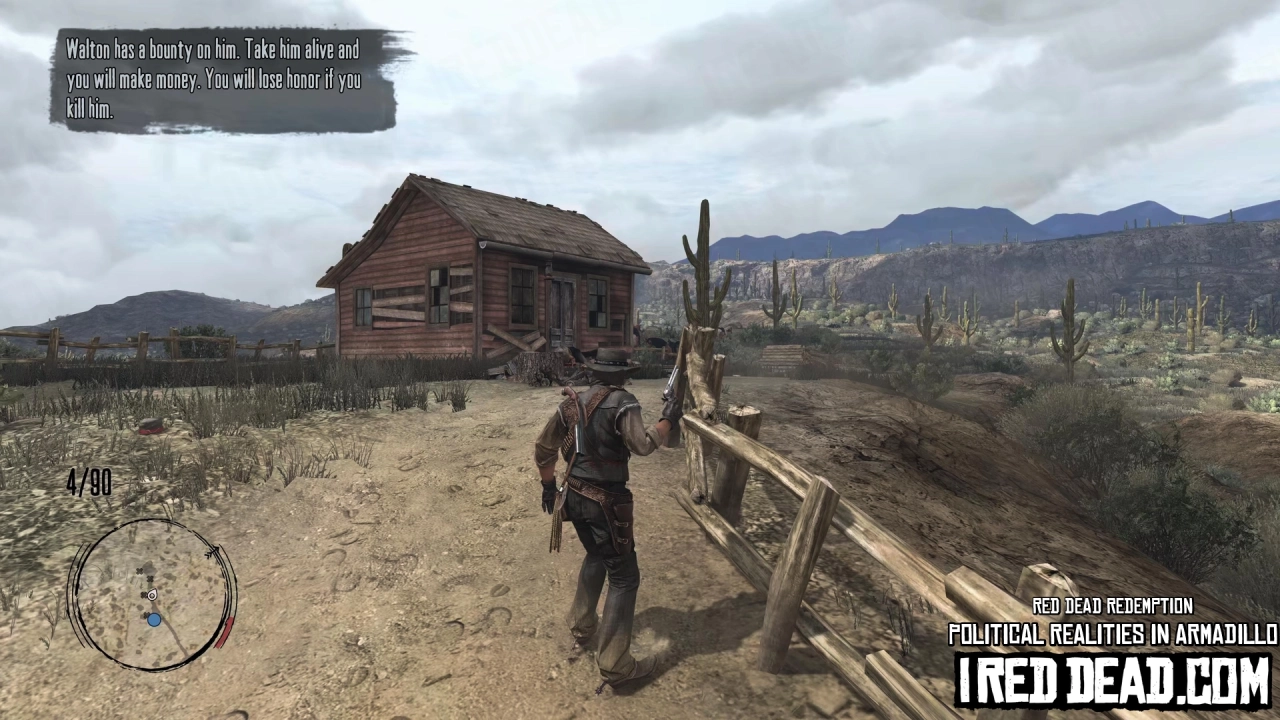
Task: Click the red enemy indicator arc on the minimap
Action: (223, 632)
